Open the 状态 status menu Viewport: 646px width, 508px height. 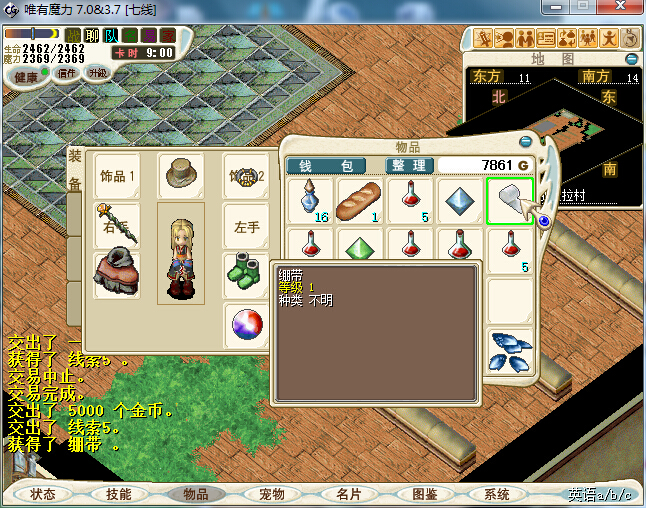[43, 494]
